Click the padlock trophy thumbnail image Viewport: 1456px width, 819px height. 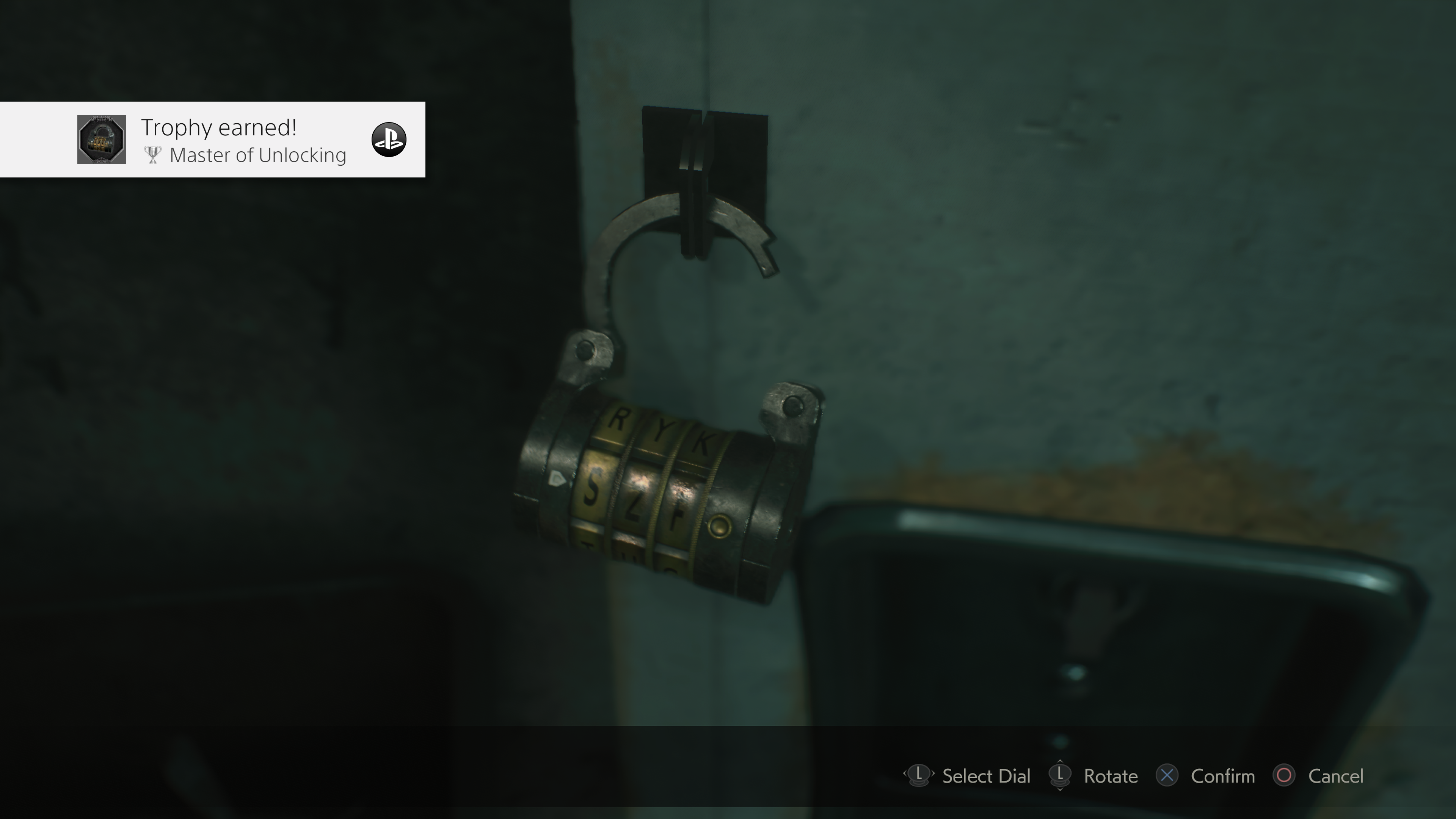pos(102,140)
